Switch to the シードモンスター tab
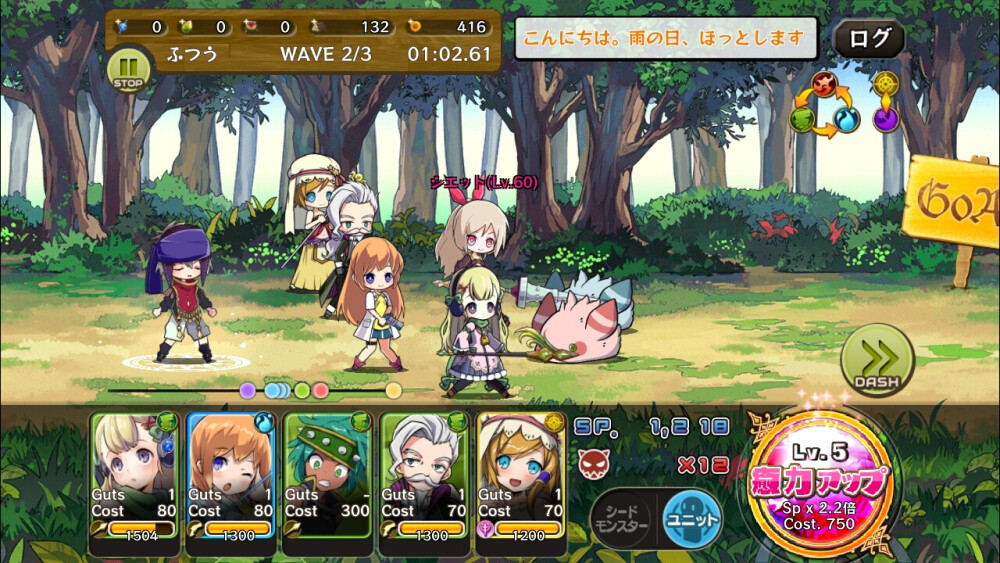The width and height of the screenshot is (1000, 563). pyautogui.click(x=623, y=520)
